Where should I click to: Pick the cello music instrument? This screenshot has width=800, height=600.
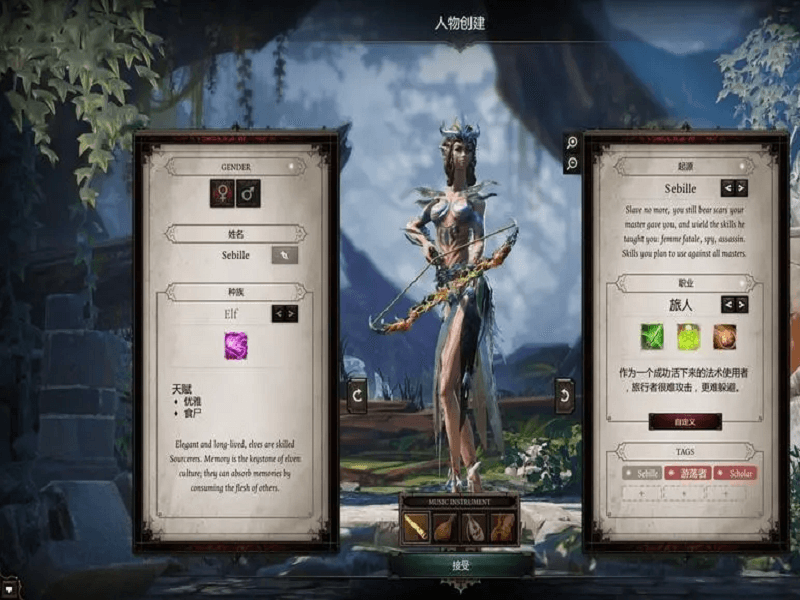[x=504, y=526]
